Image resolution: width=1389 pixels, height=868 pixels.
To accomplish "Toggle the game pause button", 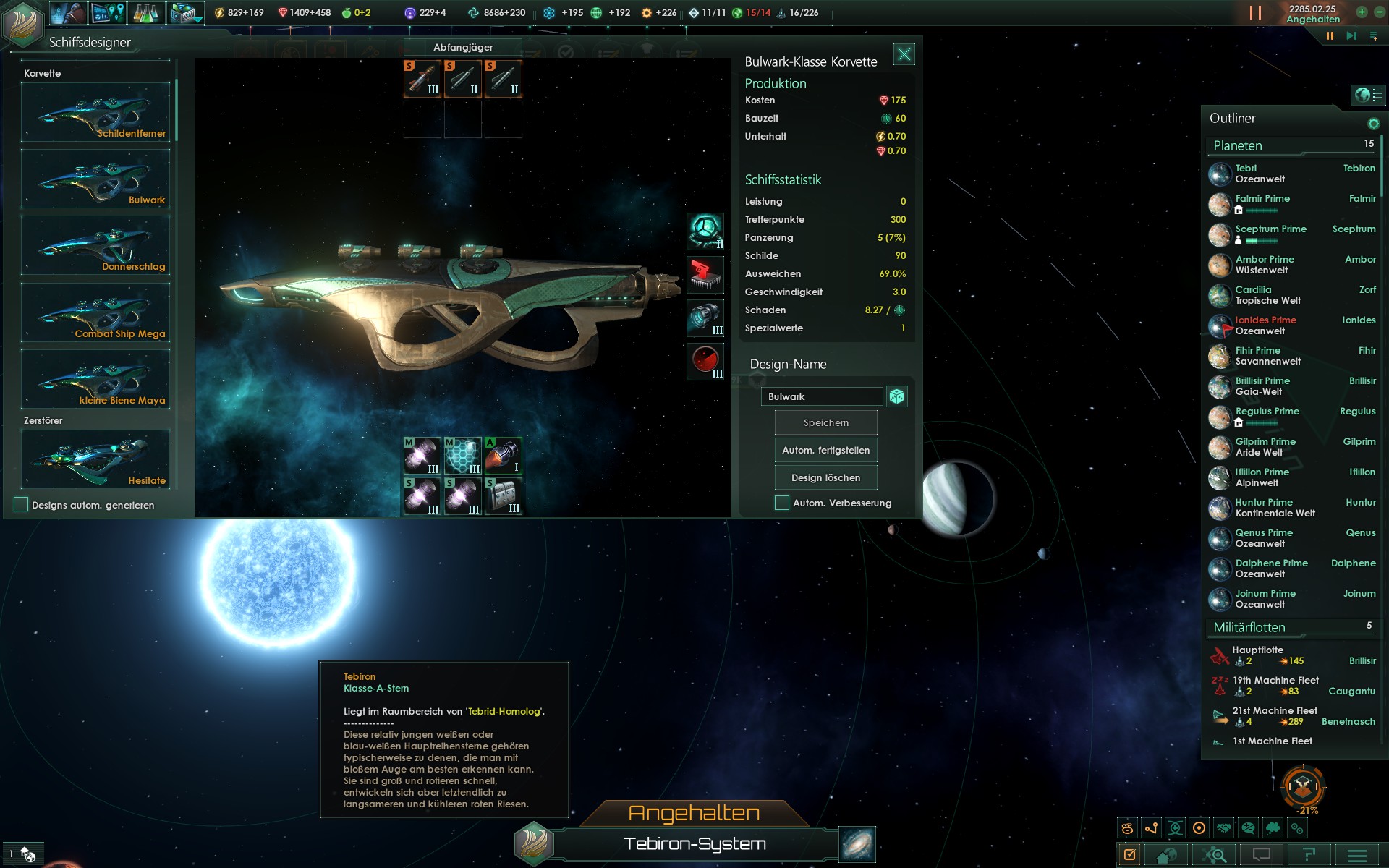I will [x=1330, y=35].
